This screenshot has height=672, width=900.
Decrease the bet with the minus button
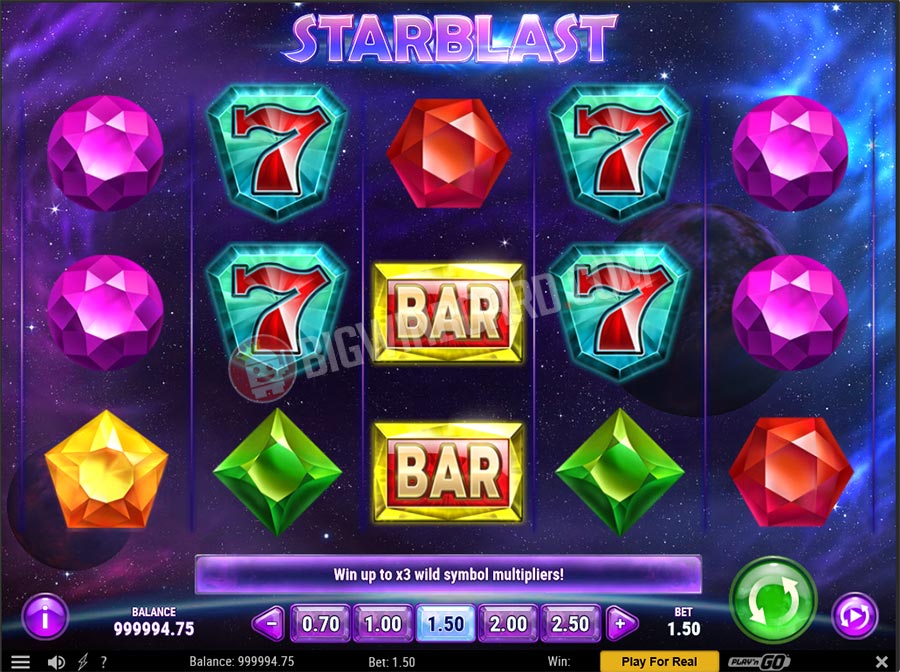tap(269, 623)
